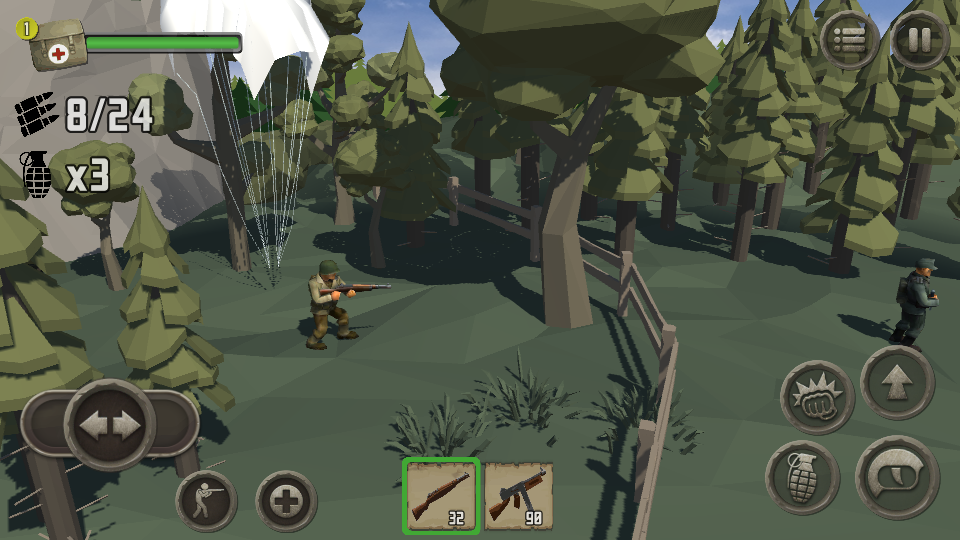Screen dimensions: 960x540
Task: Use the medkit icon
Action: click(x=58, y=46)
